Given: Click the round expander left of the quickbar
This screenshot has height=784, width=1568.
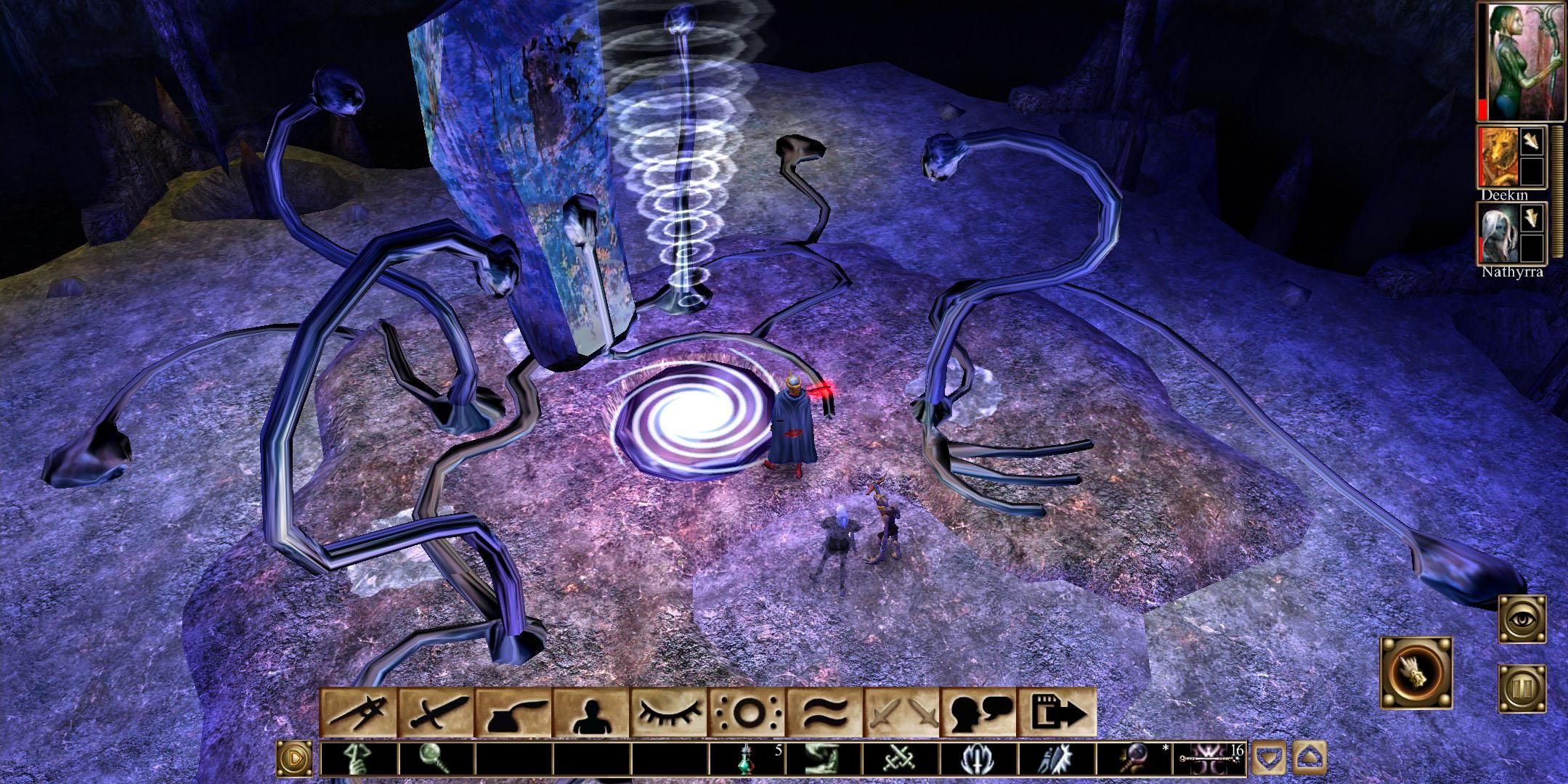Looking at the screenshot, I should (295, 757).
